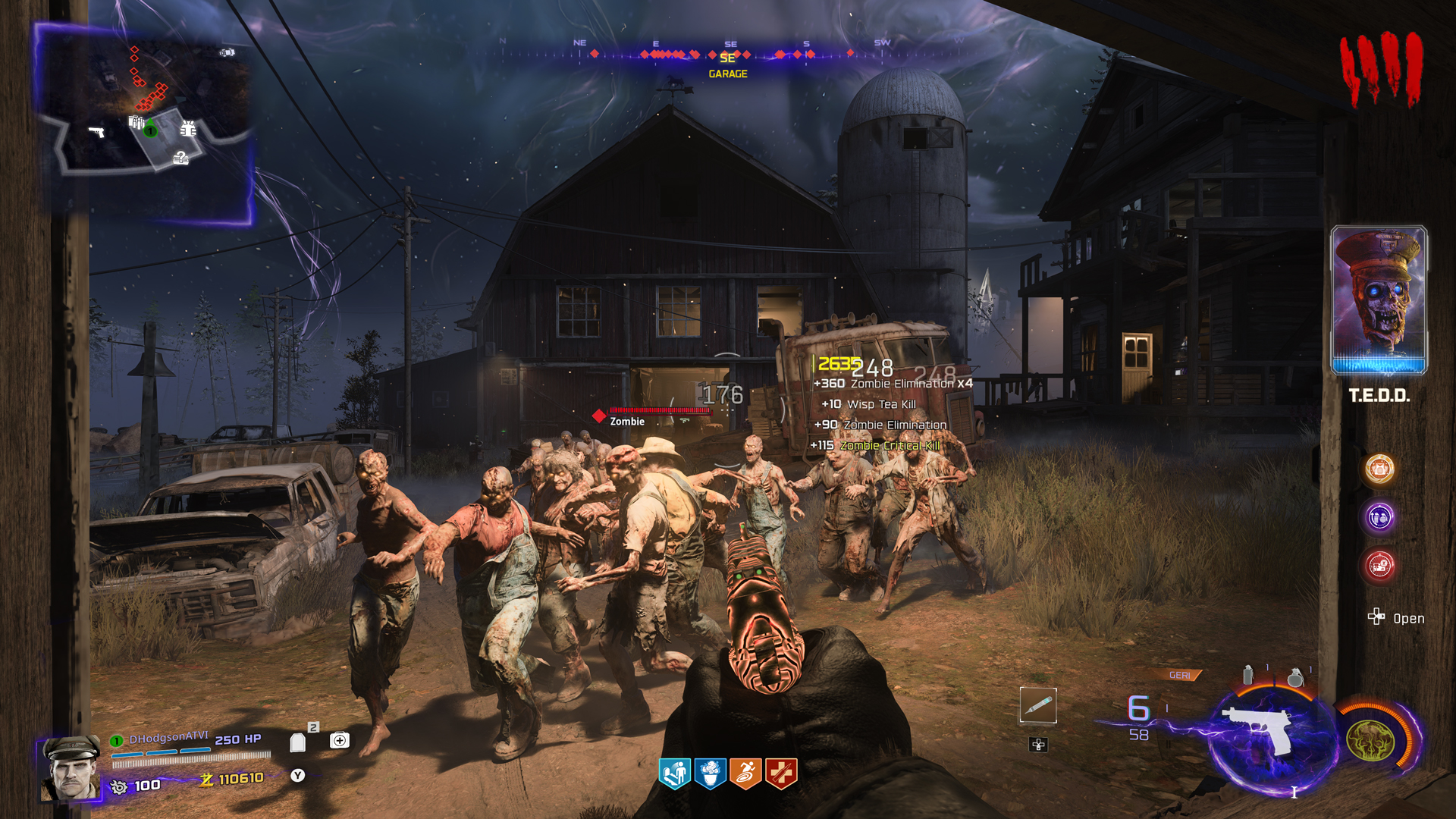This screenshot has width=1456, height=819.
Task: Click the DHodgsonATVI operator portrait
Action: (71, 768)
